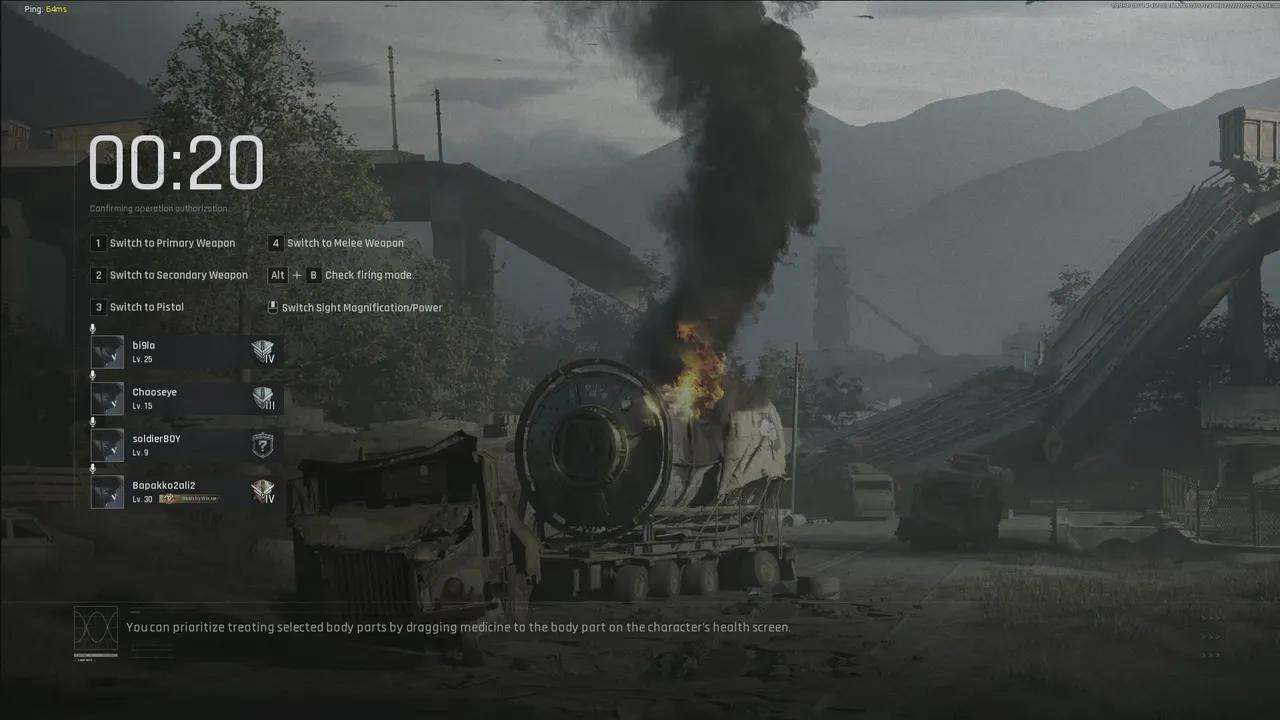Click the unranked question-mark badge for soldierBOY
Viewport: 1280px width, 720px height.
[x=262, y=445]
